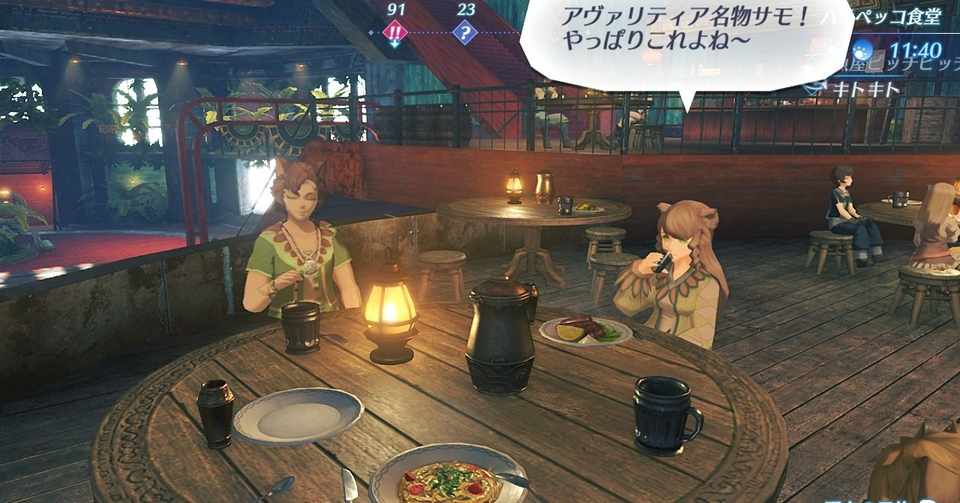Click the weather icon beside the clock

tap(863, 51)
